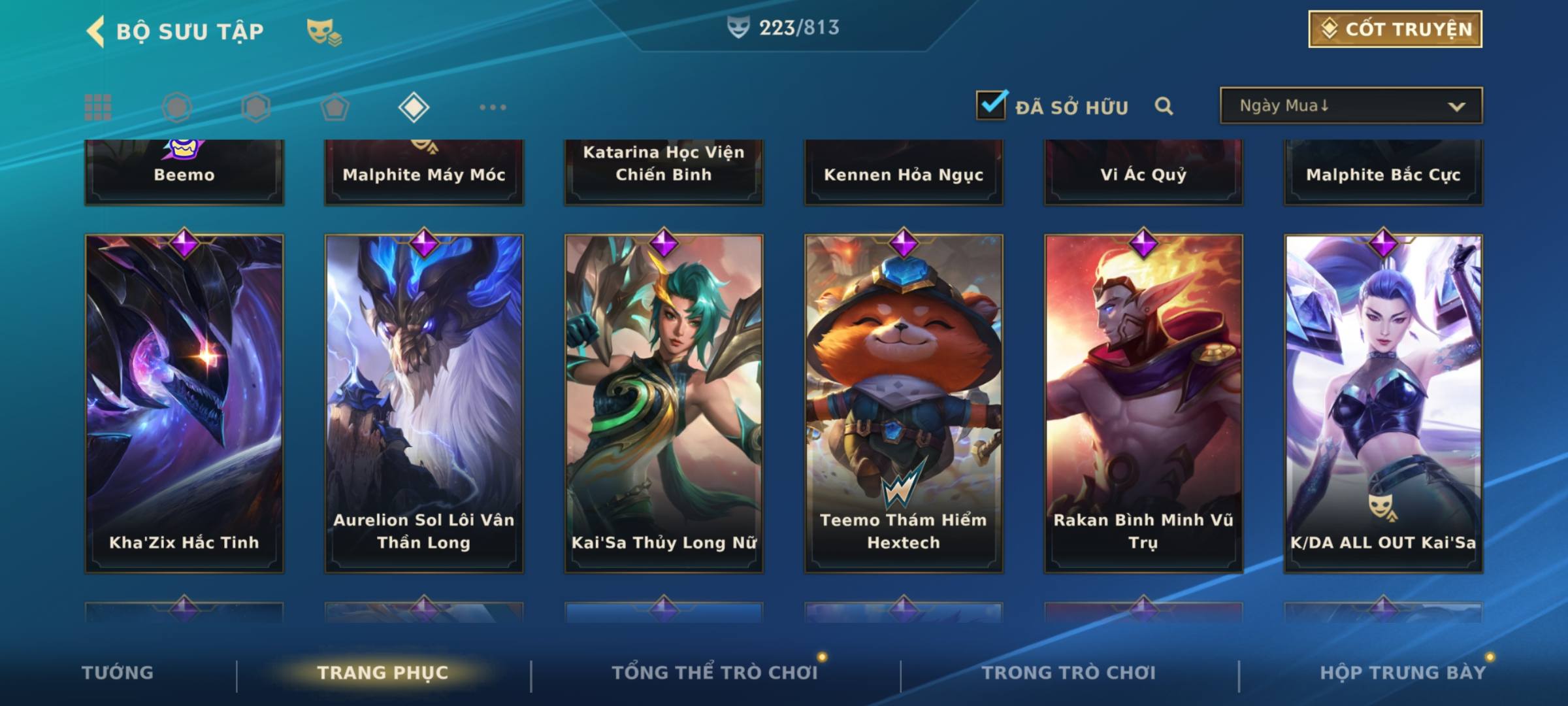Switch to the Tướng tab
The width and height of the screenshot is (1568, 706).
[118, 673]
